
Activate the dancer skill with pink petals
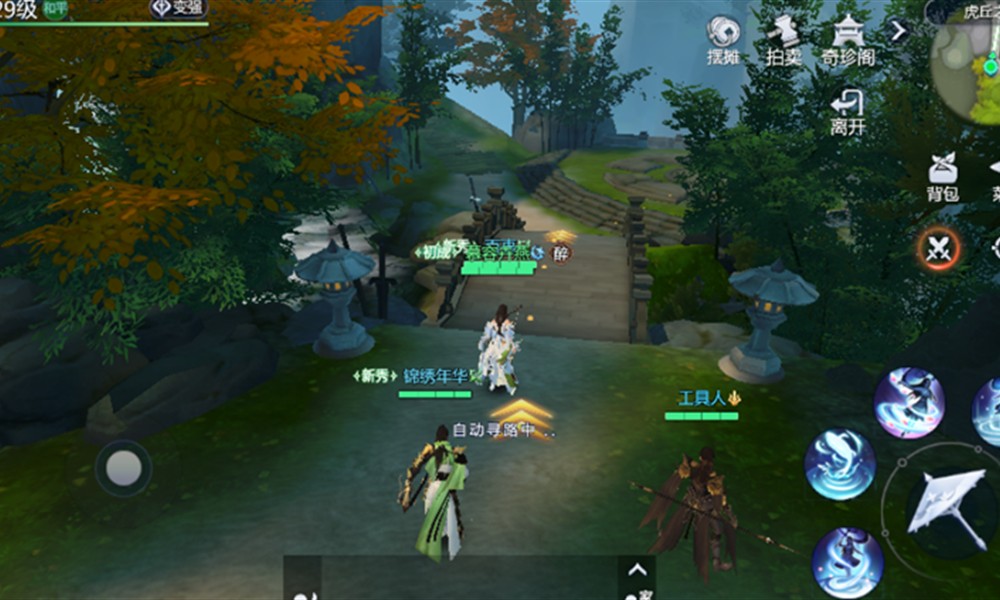909,402
